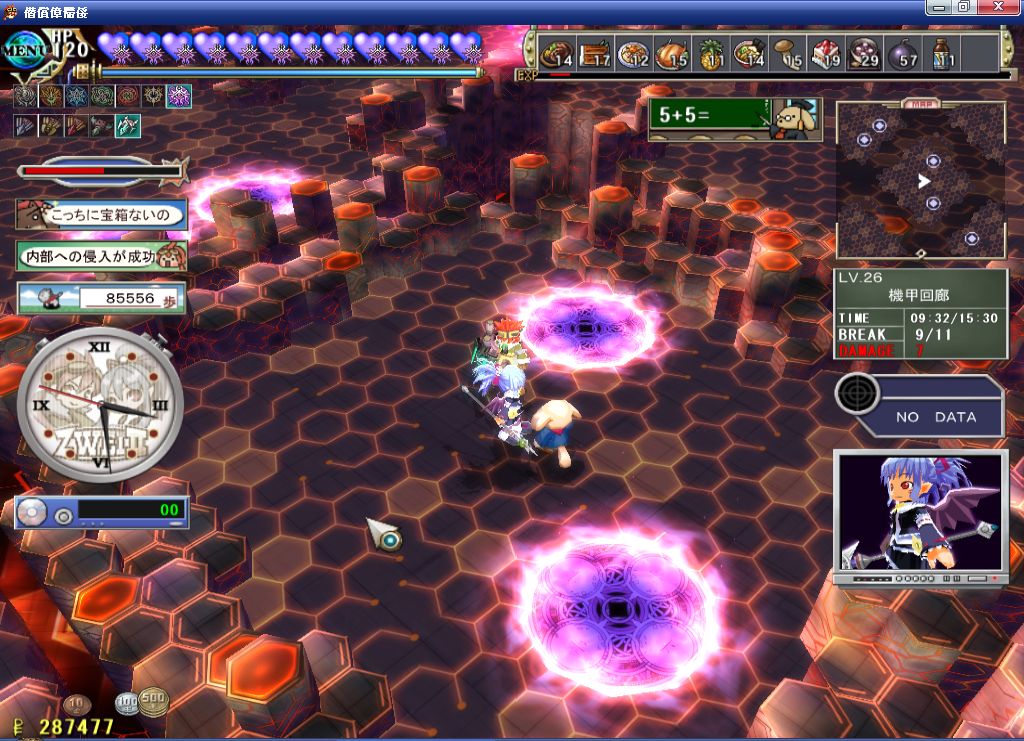Viewport: 1024px width, 741px height.
Task: Minimize the game window
Action: coord(939,7)
